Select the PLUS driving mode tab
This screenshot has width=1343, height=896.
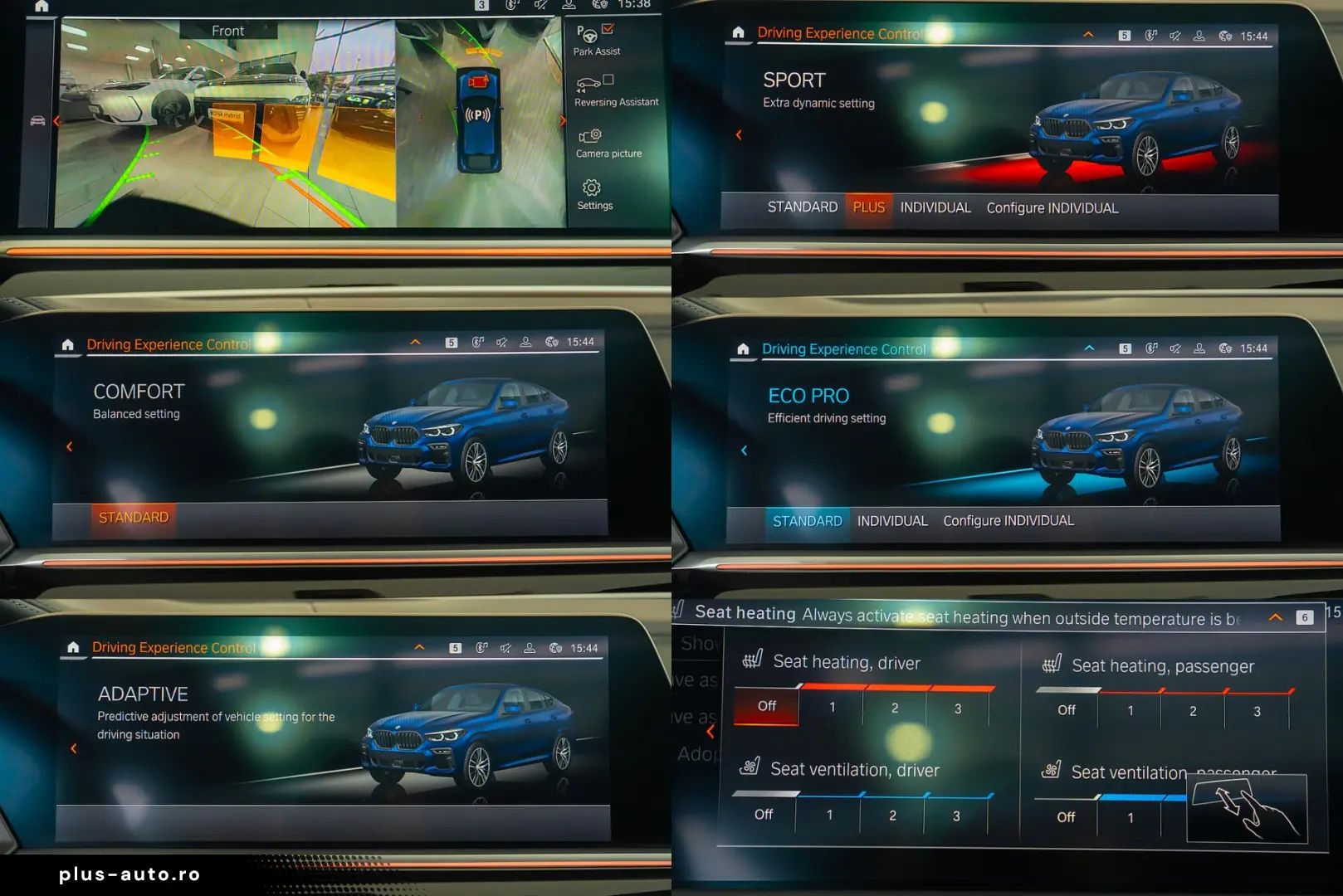[868, 207]
